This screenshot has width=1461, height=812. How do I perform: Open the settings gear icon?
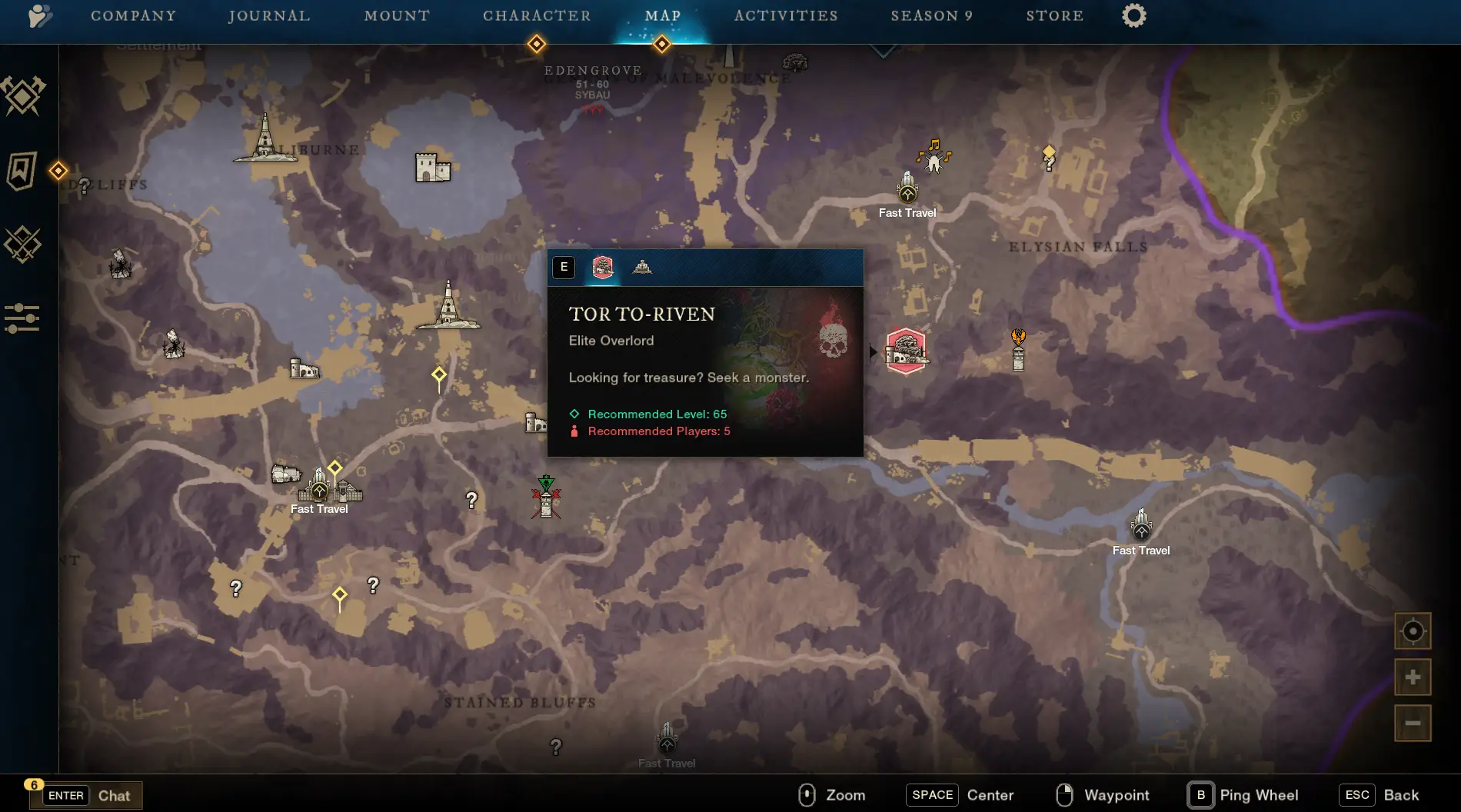click(x=1133, y=16)
